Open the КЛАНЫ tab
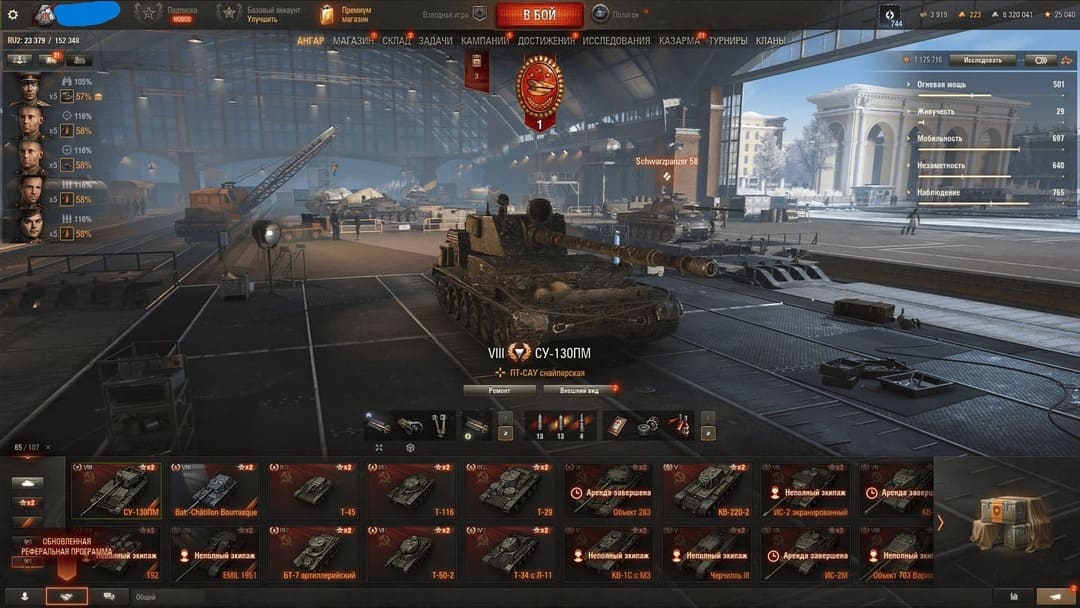 [770, 41]
